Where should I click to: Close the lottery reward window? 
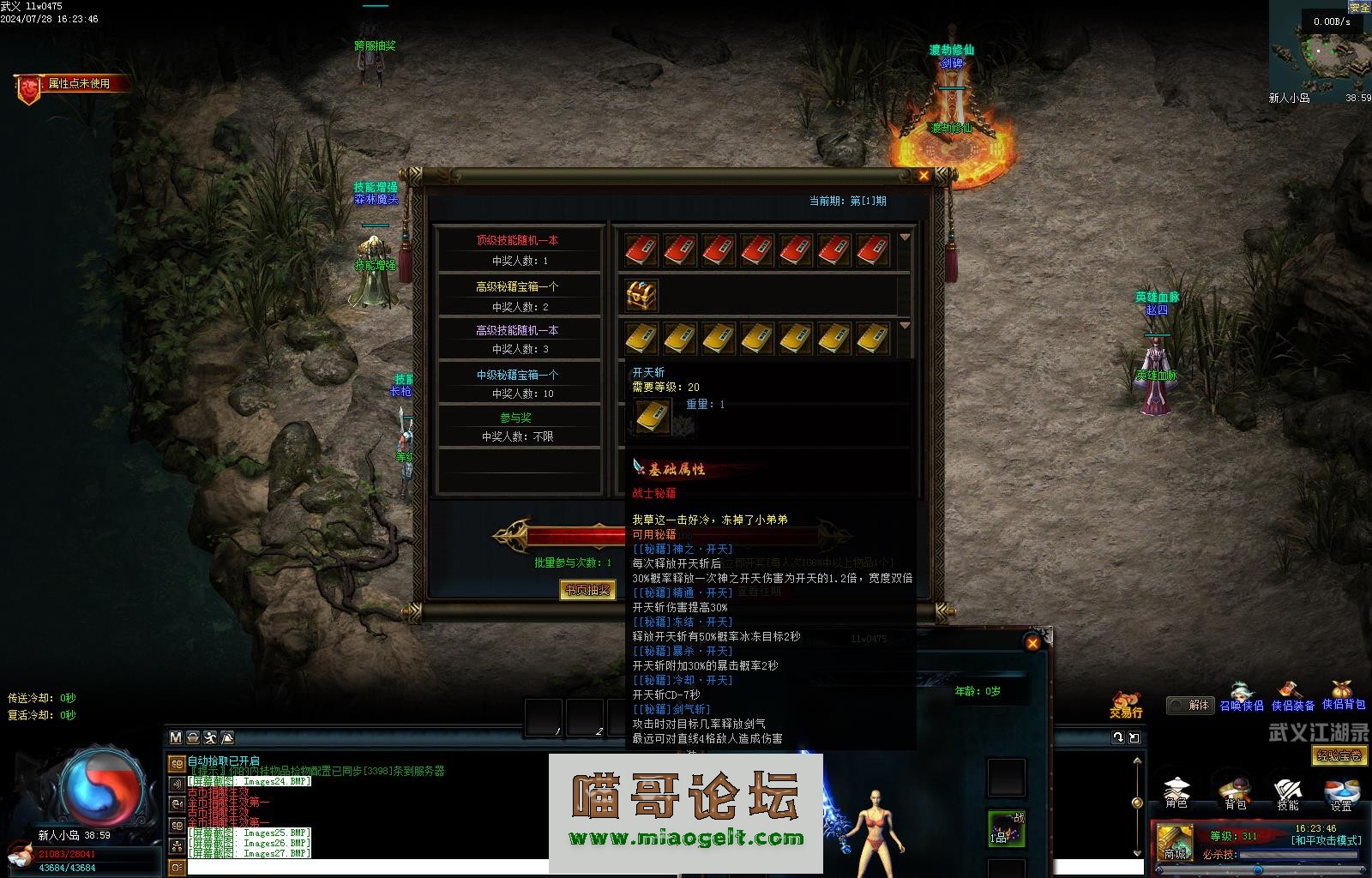924,176
